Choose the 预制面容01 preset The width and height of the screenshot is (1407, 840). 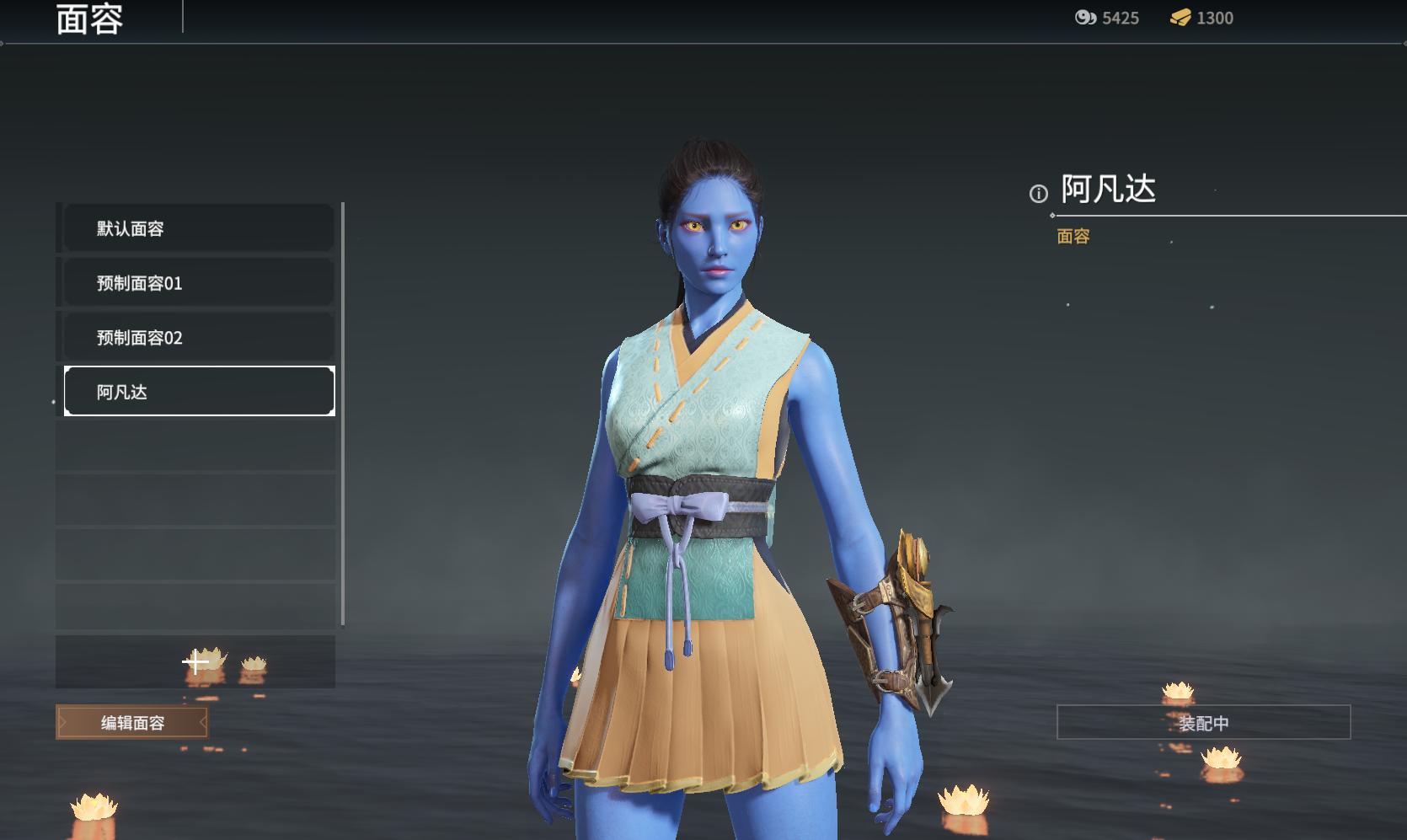[199, 283]
